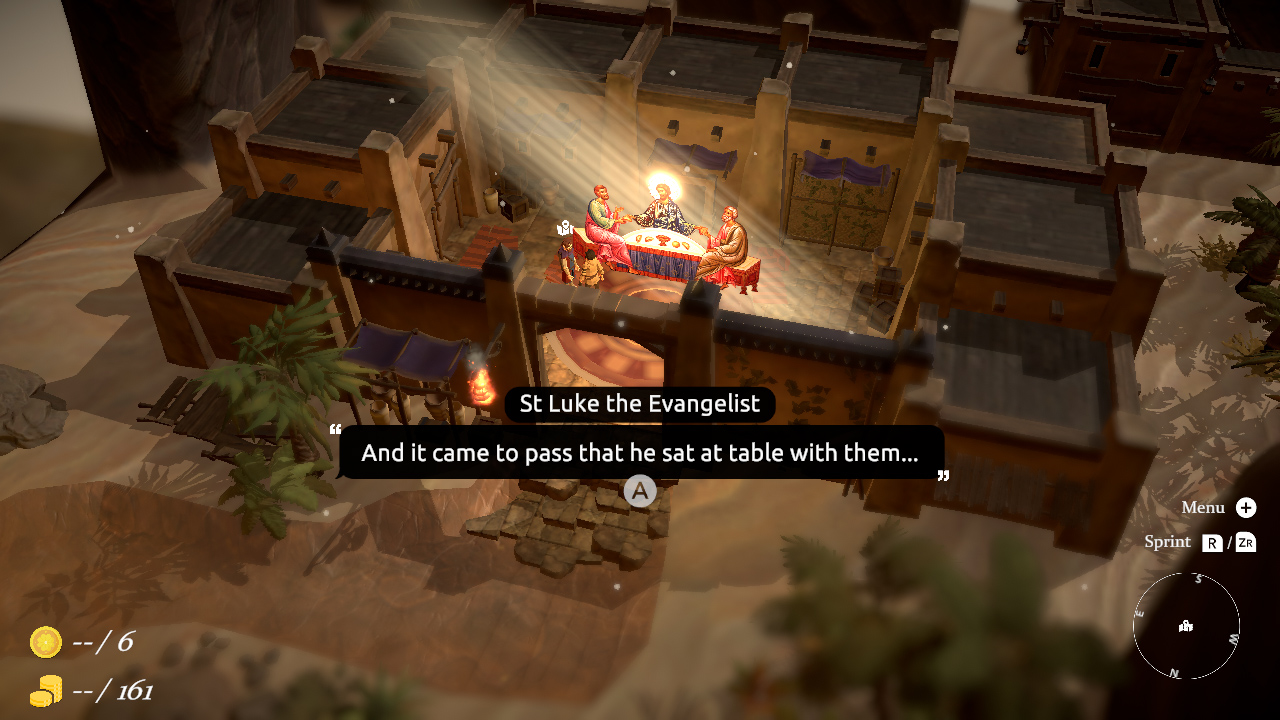Select the N letter on the compass
The image size is (1280, 720).
1175,671
